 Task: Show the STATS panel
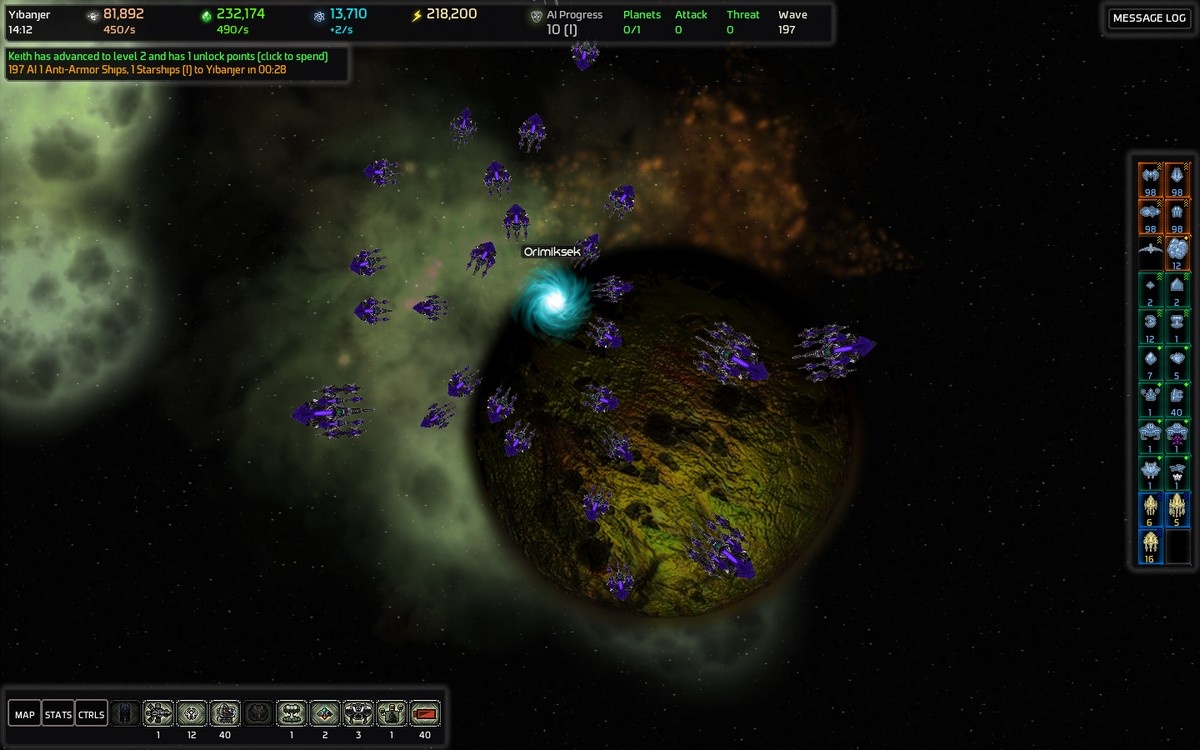pyautogui.click(x=58, y=714)
